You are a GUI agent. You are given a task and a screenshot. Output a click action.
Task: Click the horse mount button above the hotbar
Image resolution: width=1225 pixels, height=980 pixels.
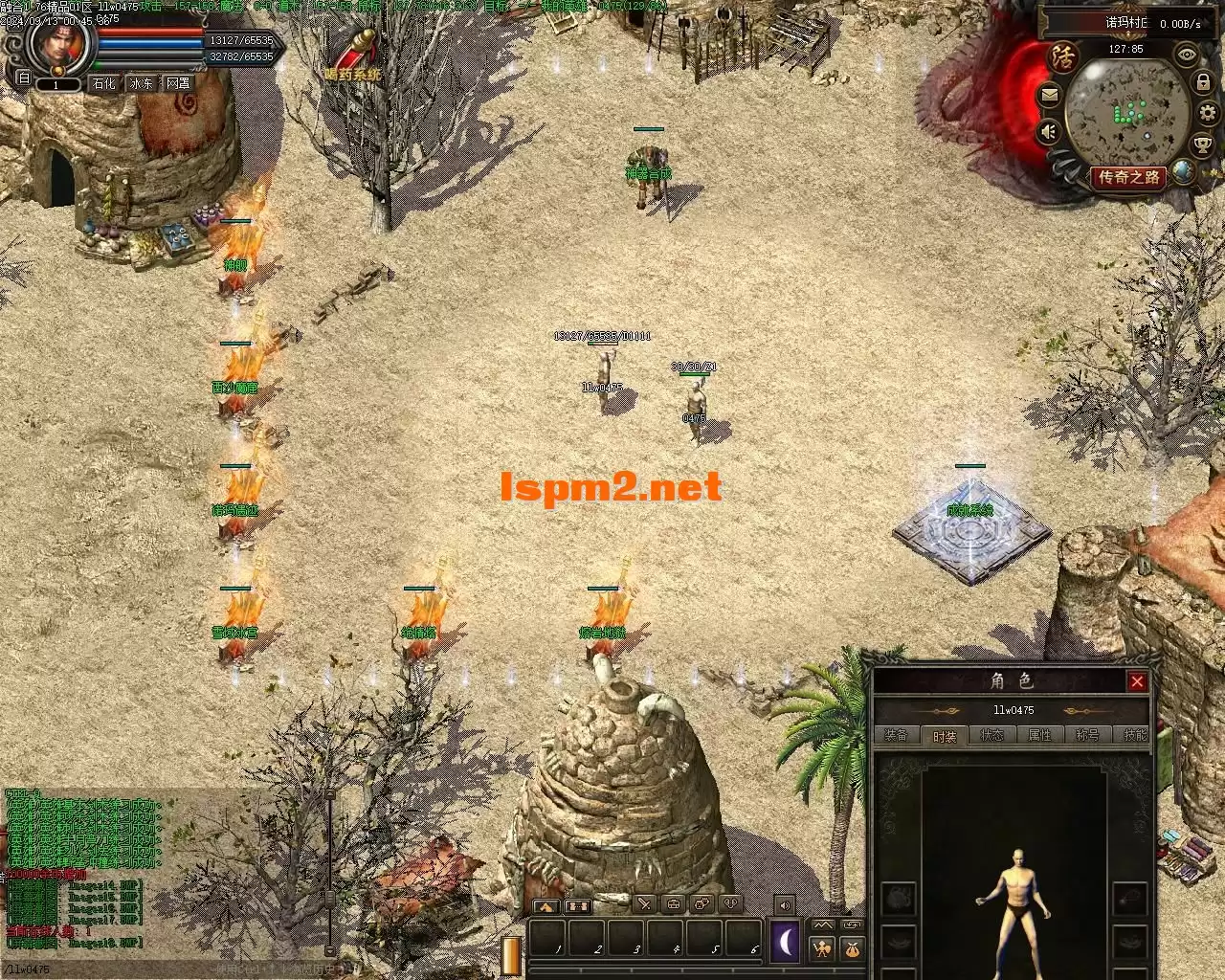coord(546,905)
